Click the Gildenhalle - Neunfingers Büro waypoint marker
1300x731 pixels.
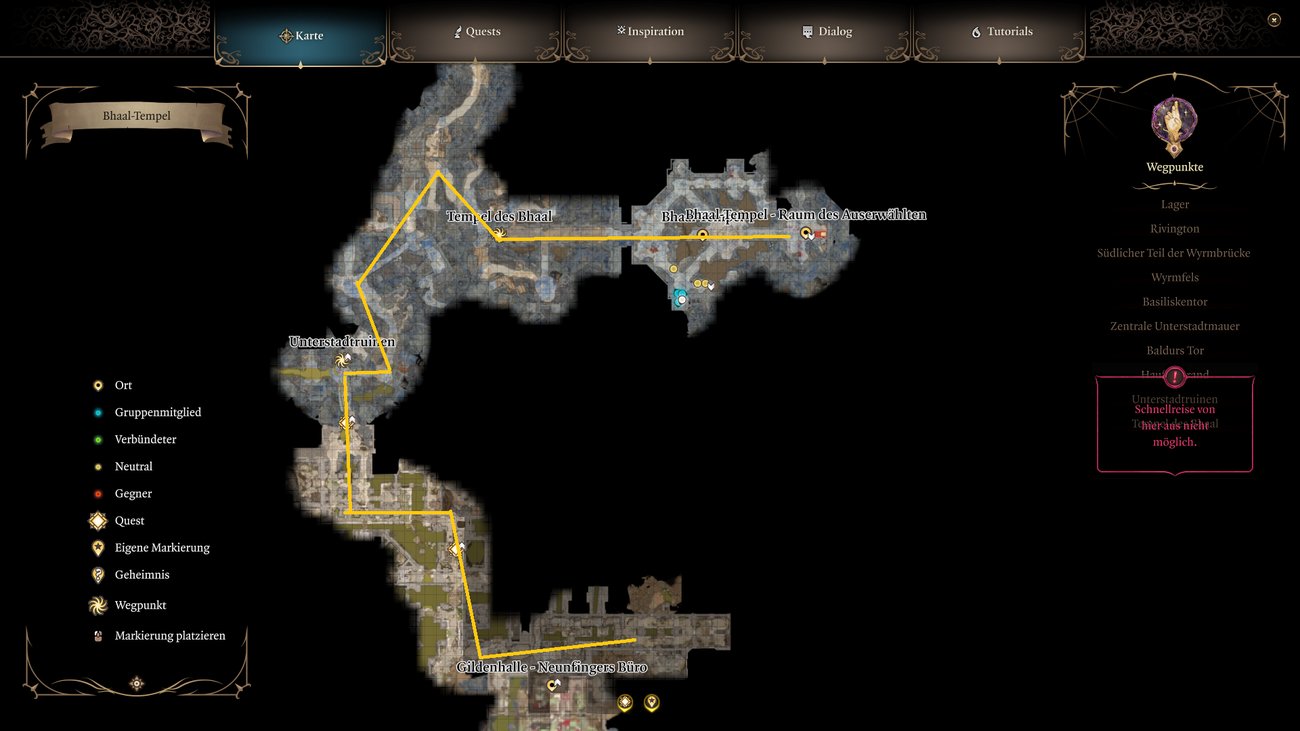click(x=553, y=683)
